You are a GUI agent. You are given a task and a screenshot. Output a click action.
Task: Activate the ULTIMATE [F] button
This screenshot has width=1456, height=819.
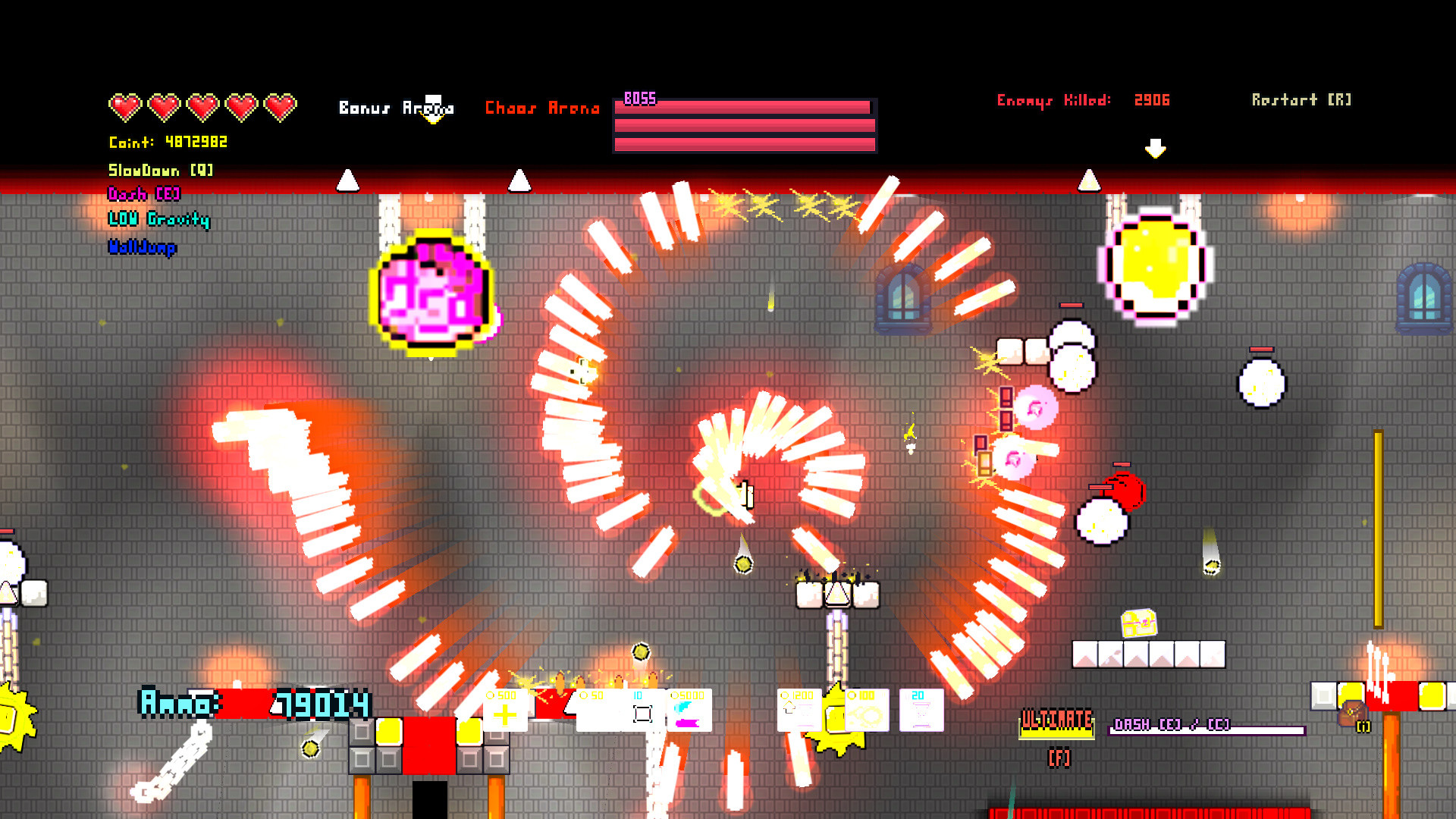coord(1056,722)
